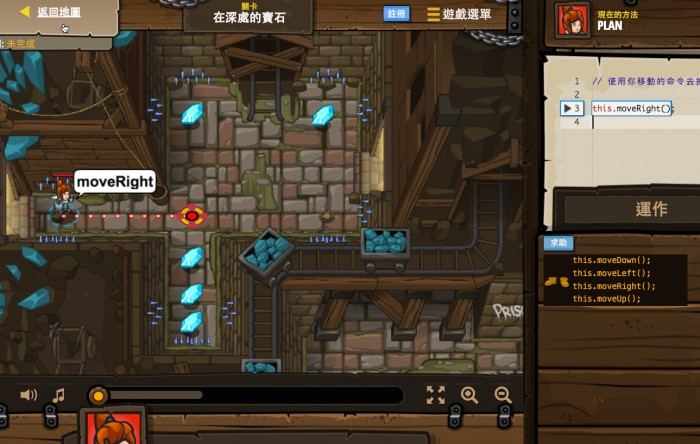Zoom out with the magnifier minus icon
Image resolution: width=700 pixels, height=444 pixels.
point(503,395)
